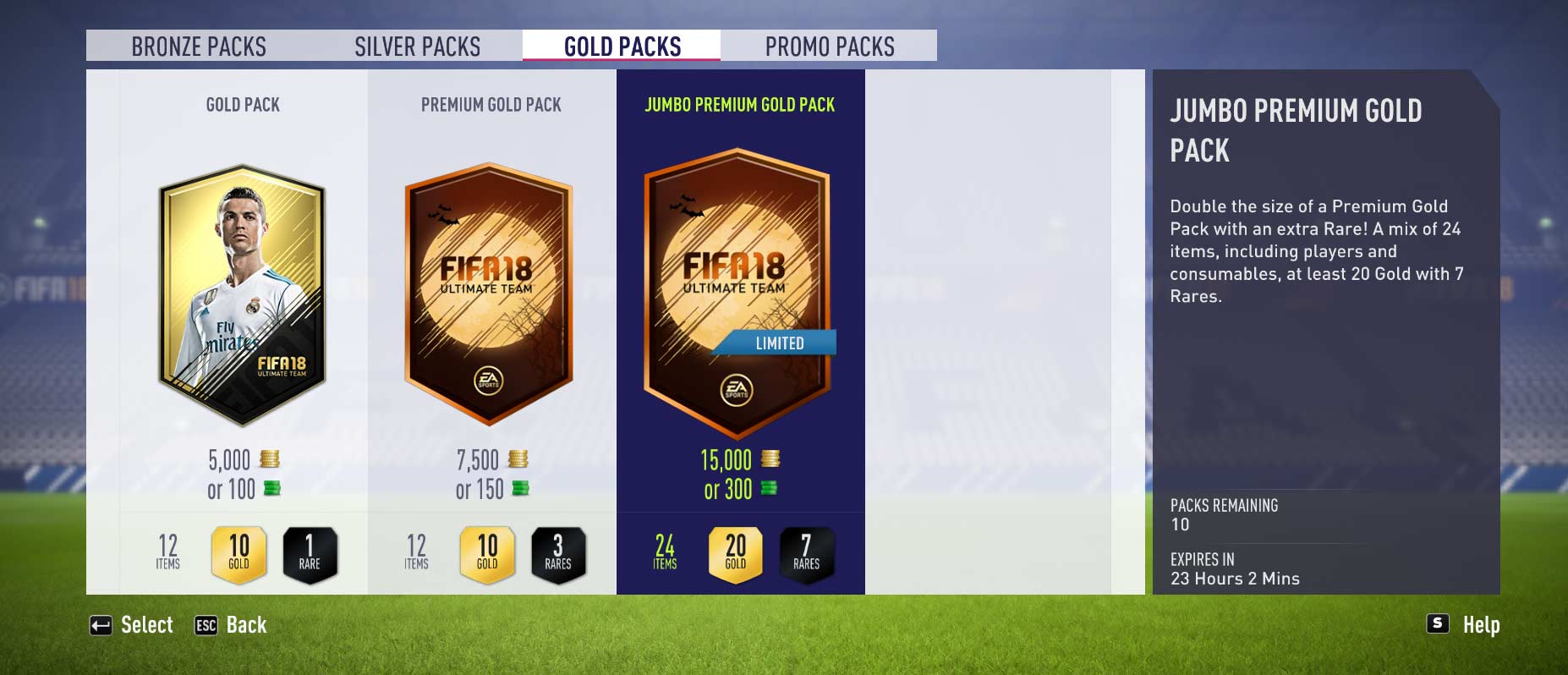Click the 20 Gold badge on Jumbo pack

click(x=735, y=554)
